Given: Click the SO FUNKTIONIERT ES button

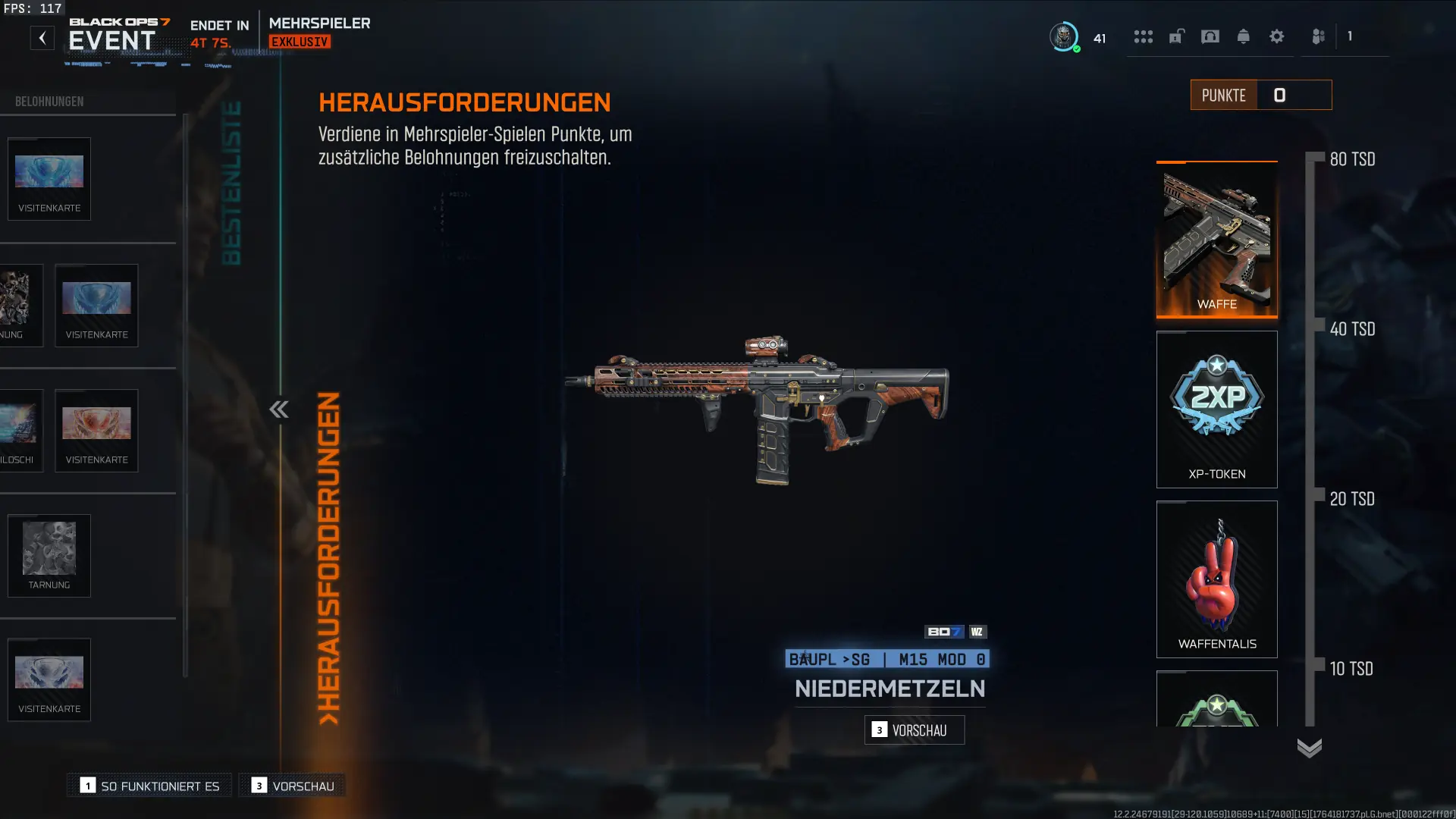Looking at the screenshot, I should pyautogui.click(x=149, y=786).
